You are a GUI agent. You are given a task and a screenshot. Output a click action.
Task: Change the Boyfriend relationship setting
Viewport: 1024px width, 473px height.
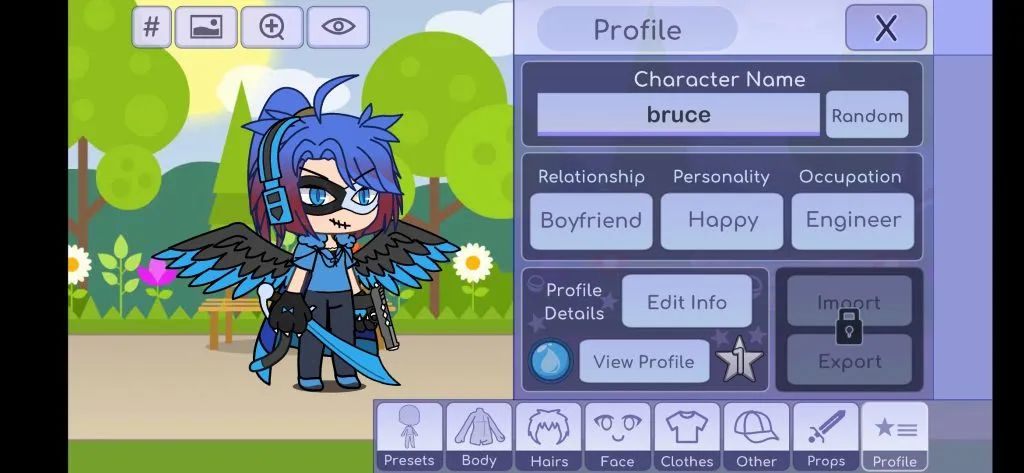[x=591, y=221]
